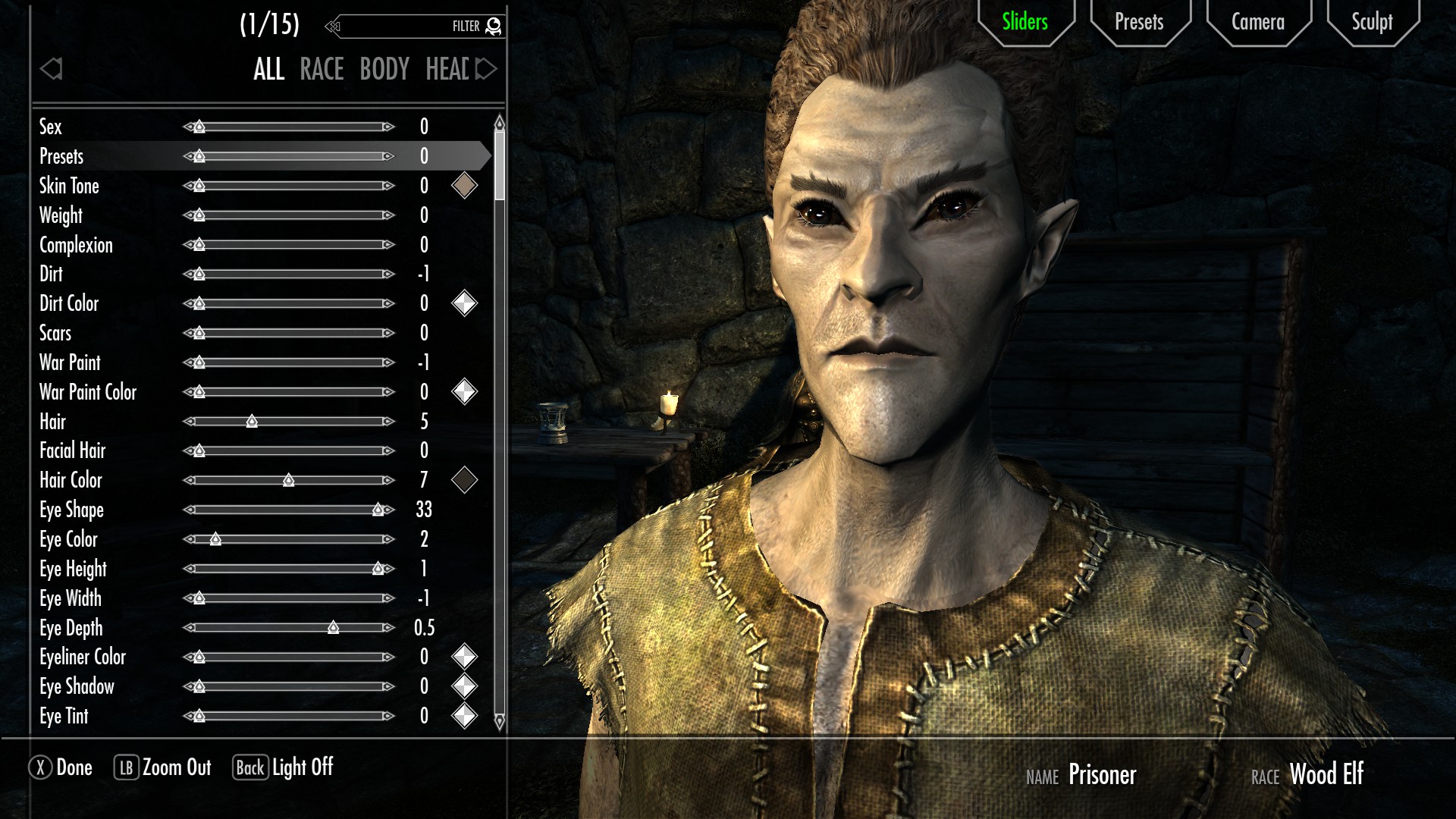
Task: Set the Eye Depth slider
Action: 288,628
